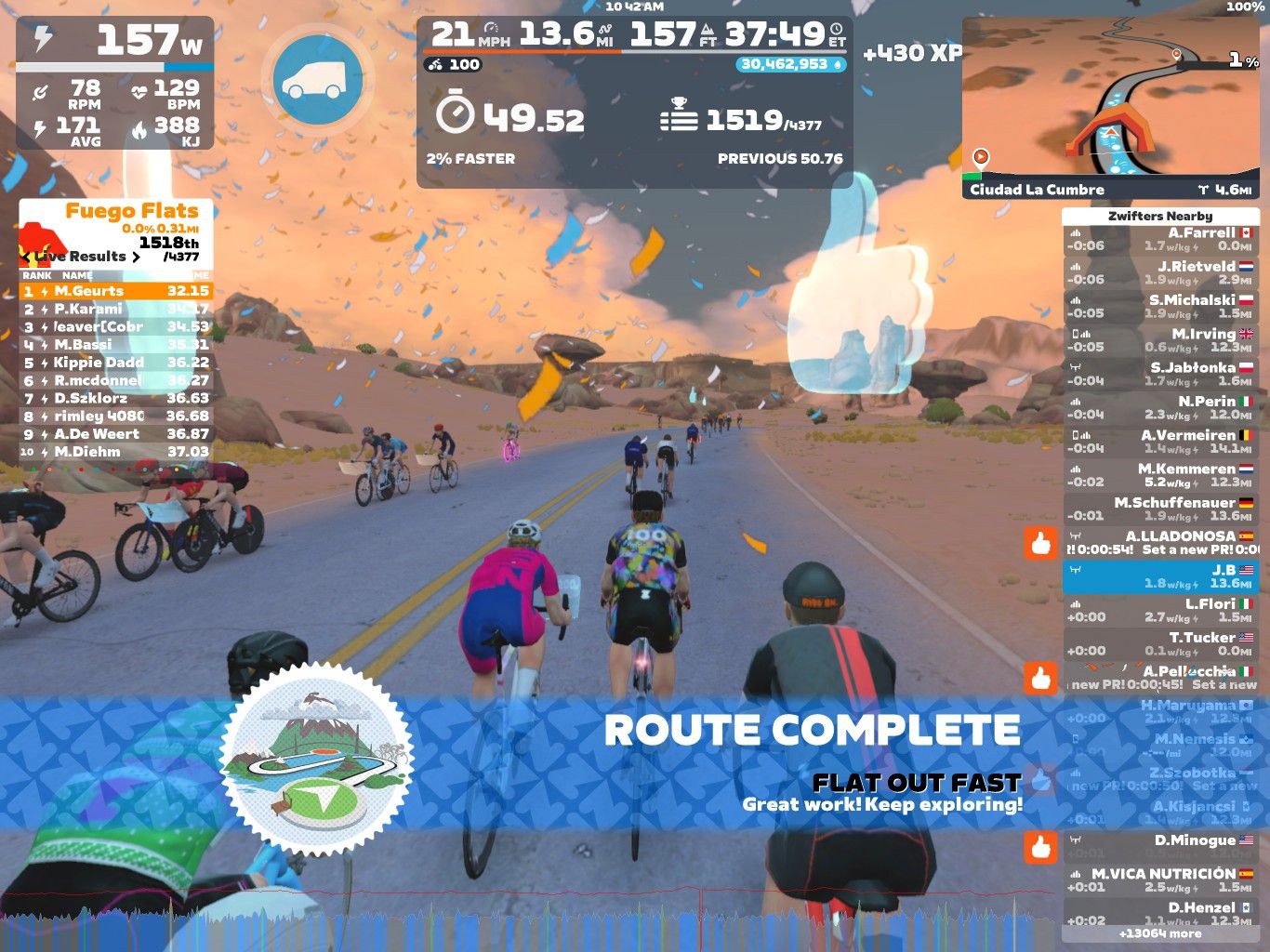Viewport: 1270px width, 952px height.
Task: Choose N.Perin from Zwifters Nearby
Action: click(x=1160, y=408)
